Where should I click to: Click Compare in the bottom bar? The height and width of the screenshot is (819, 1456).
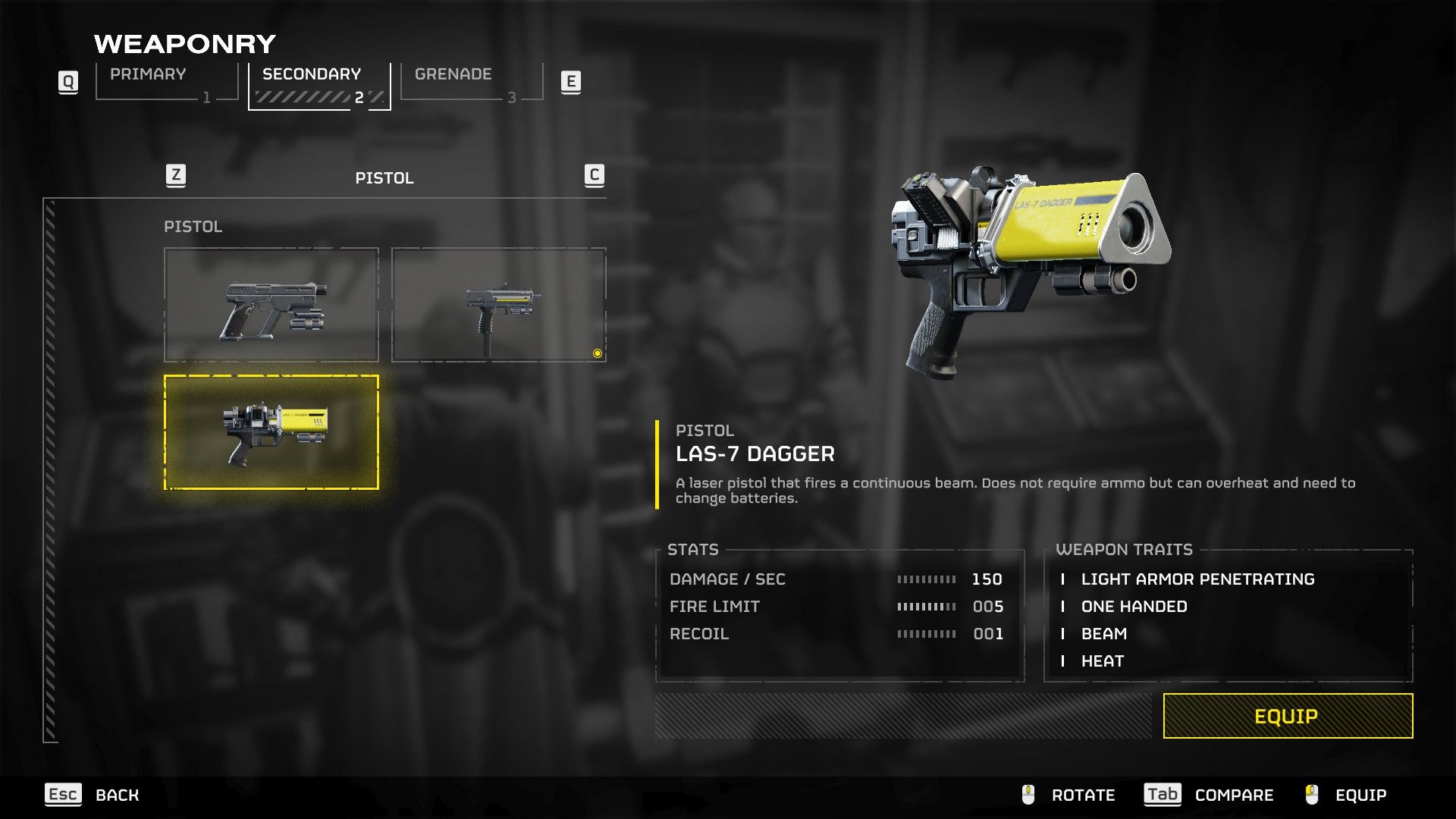[x=1233, y=795]
